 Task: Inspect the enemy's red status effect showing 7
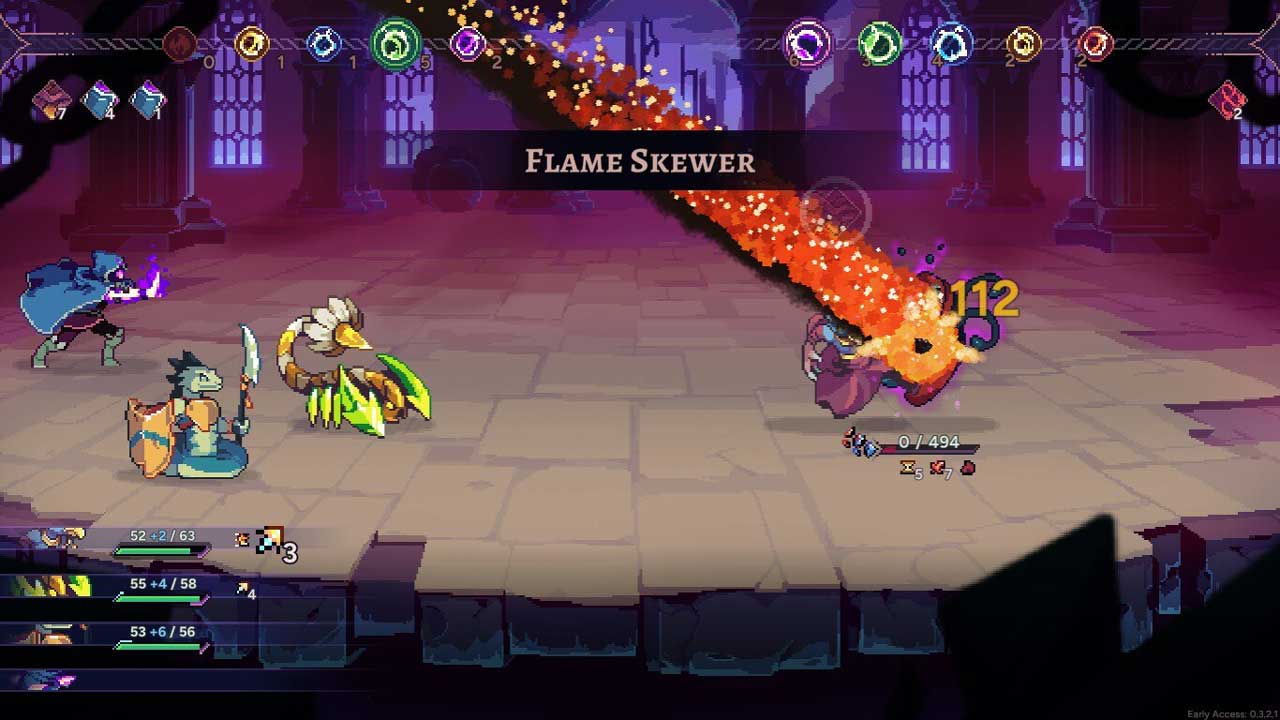[x=937, y=467]
